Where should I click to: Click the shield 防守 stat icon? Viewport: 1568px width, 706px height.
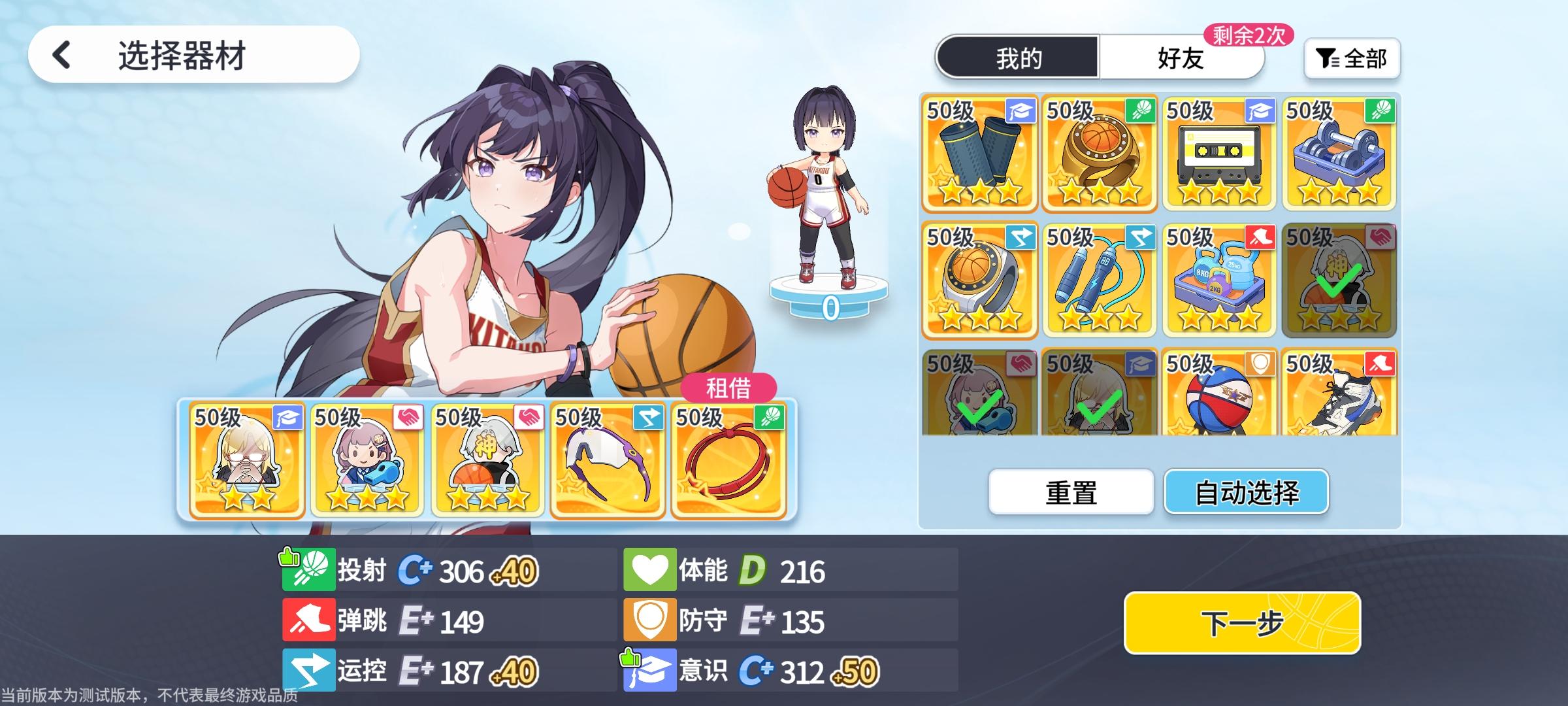coord(651,618)
